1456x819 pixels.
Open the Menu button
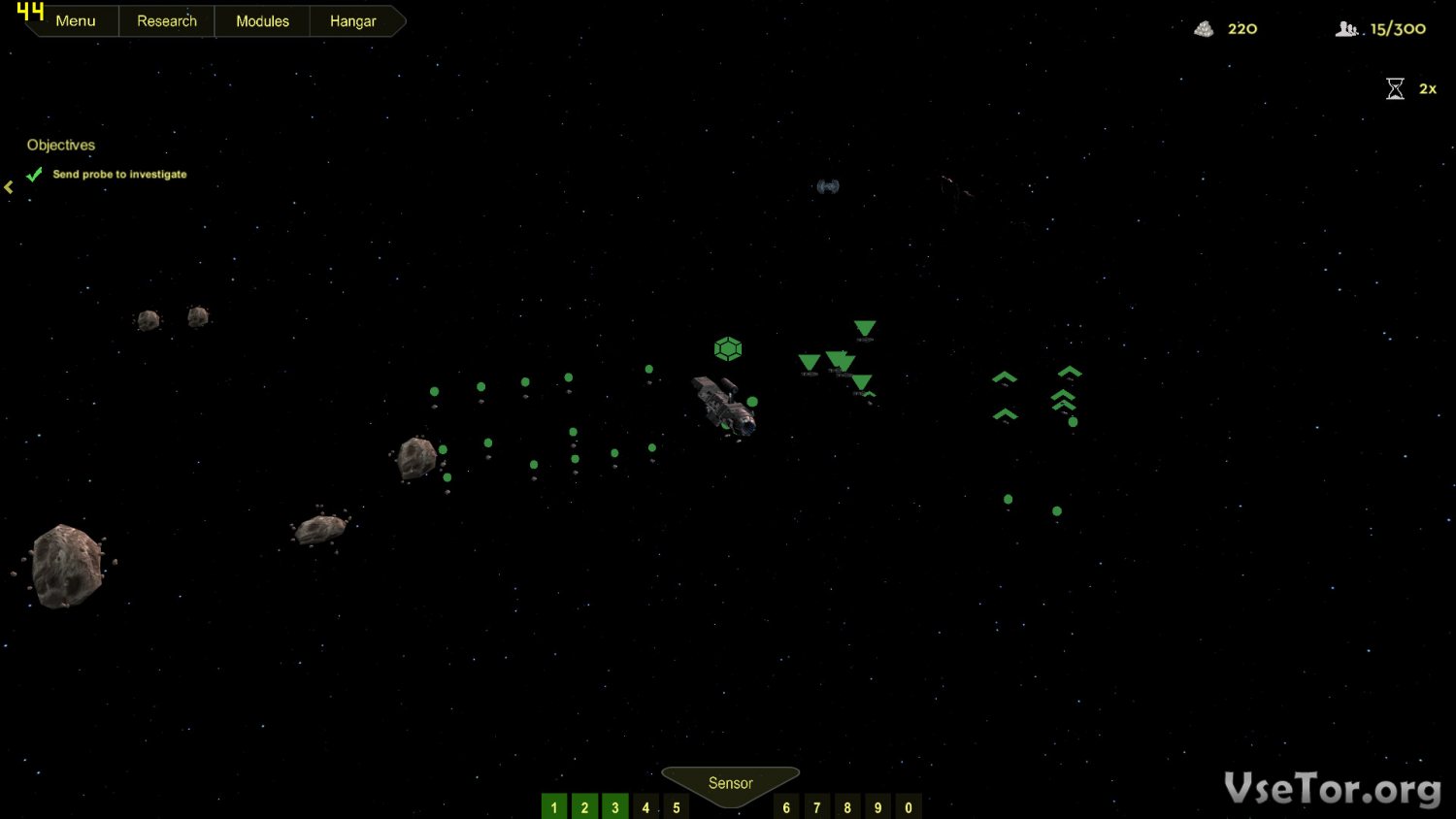(75, 21)
